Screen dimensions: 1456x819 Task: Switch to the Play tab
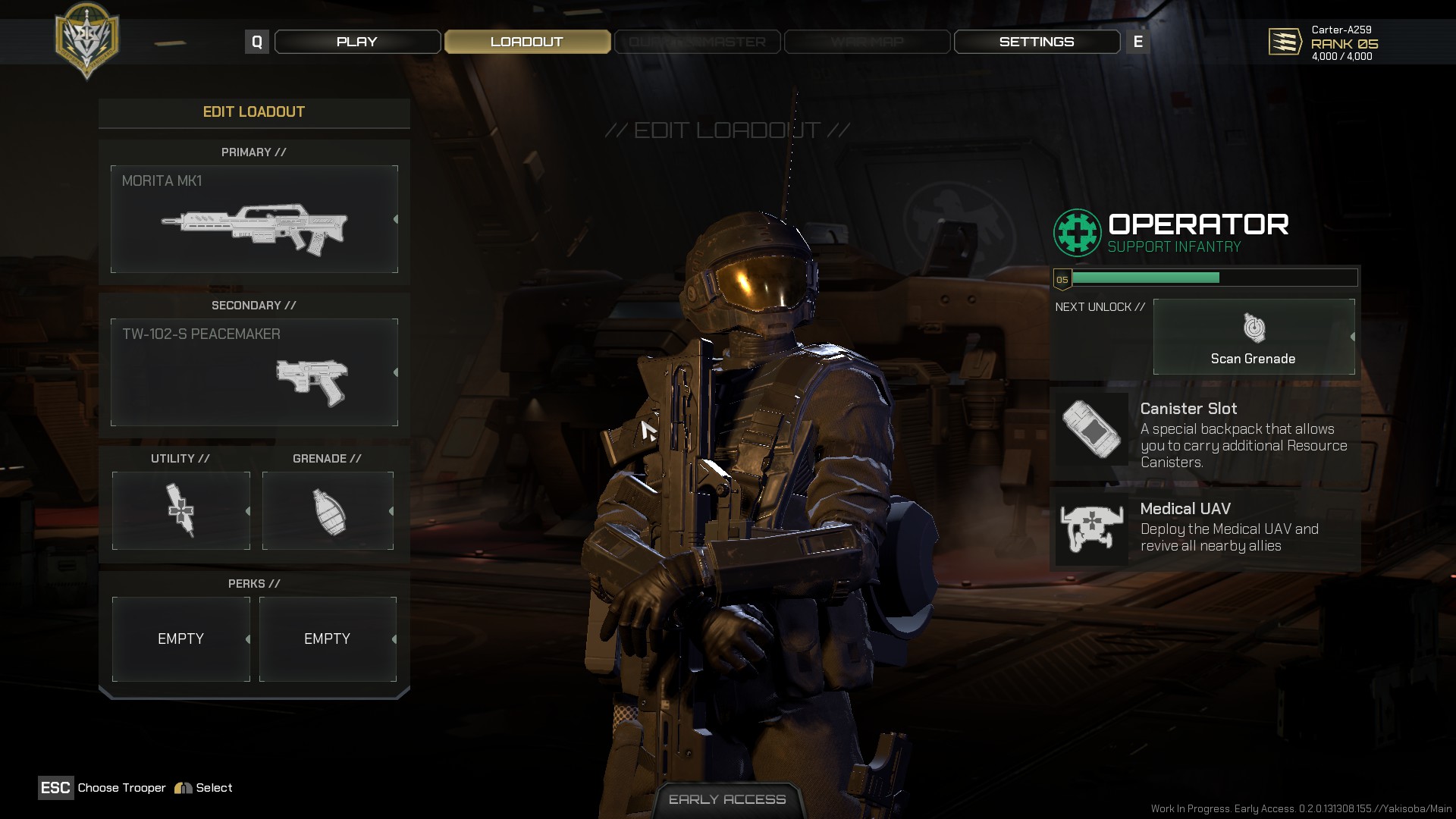(x=357, y=42)
